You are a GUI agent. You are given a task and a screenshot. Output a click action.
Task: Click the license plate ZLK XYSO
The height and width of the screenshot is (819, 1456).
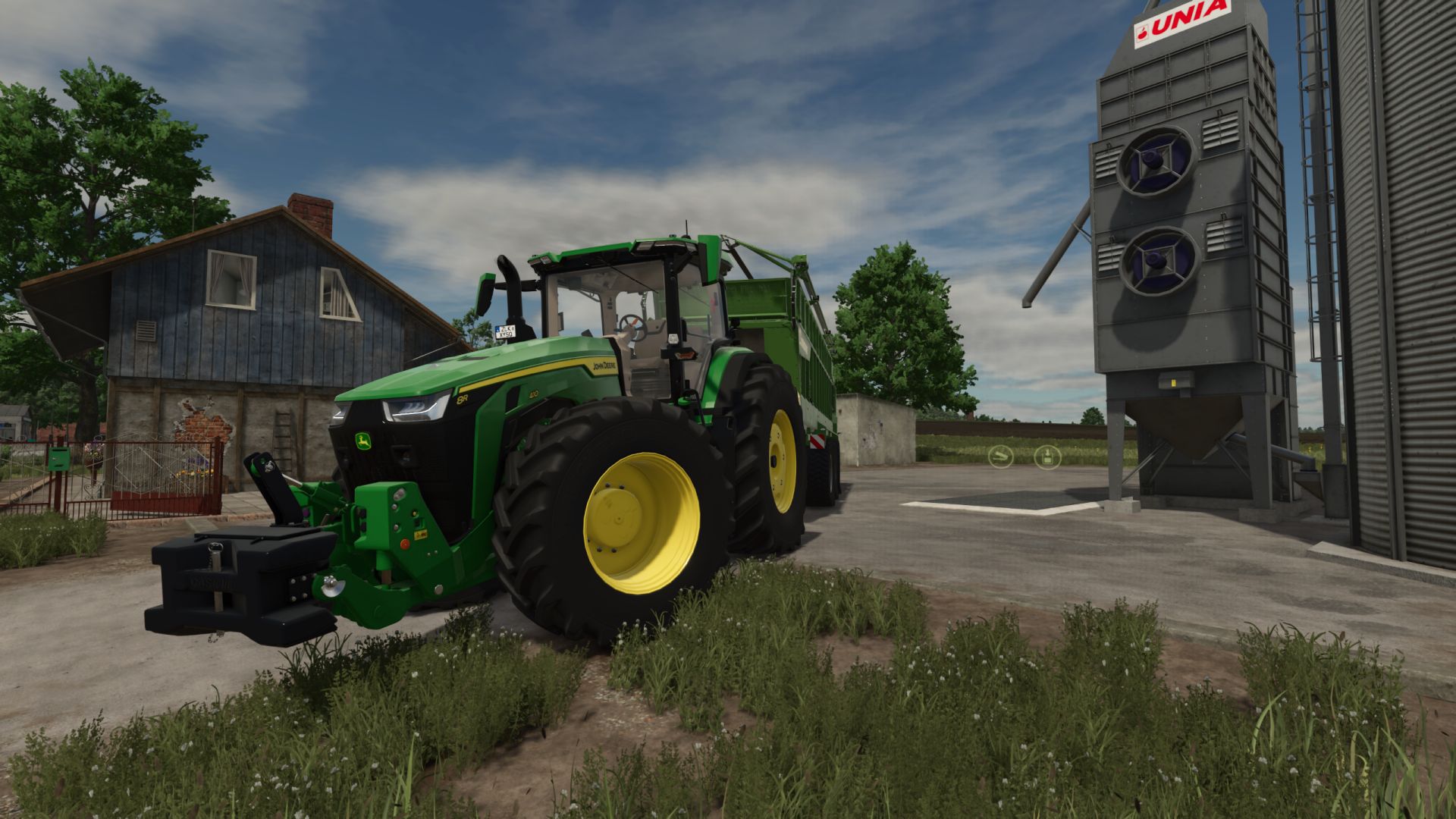(505, 332)
